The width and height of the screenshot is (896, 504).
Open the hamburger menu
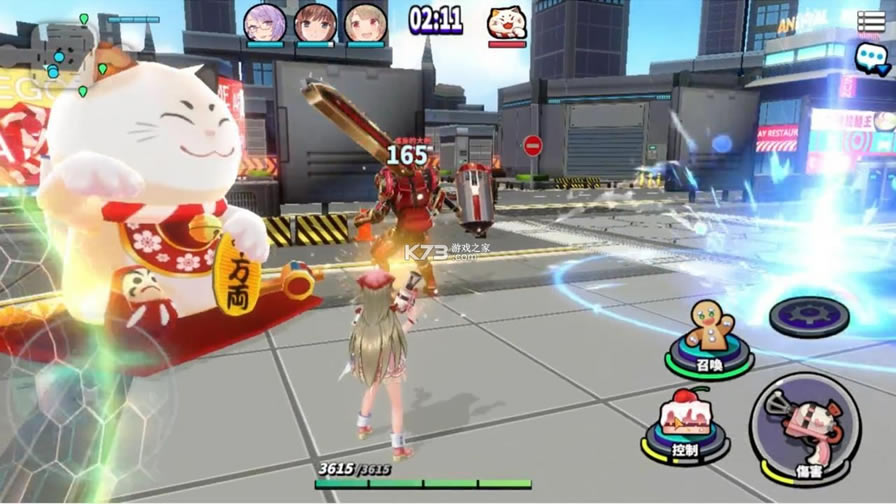tap(871, 20)
